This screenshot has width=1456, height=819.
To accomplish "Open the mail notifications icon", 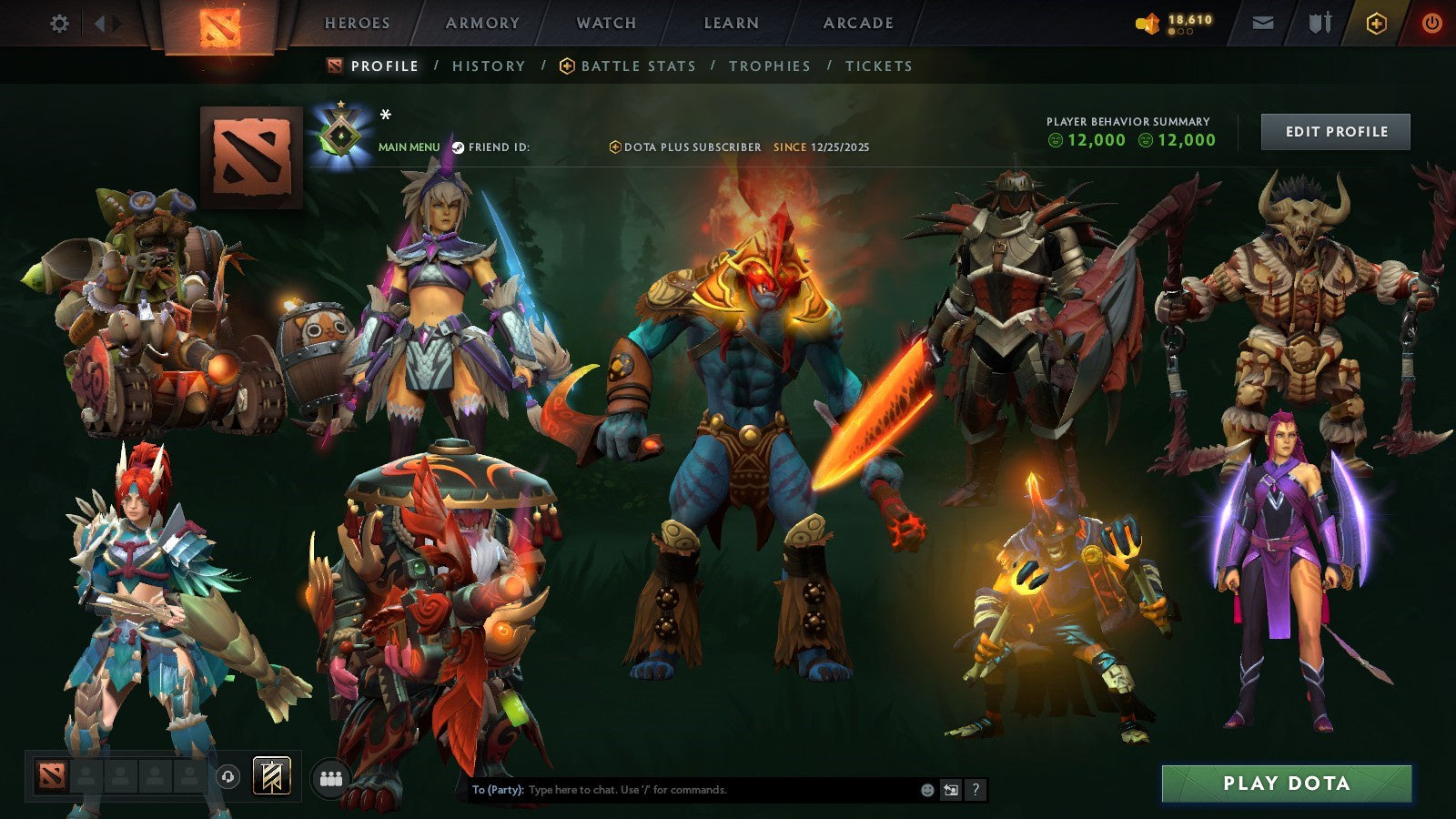I will pyautogui.click(x=1263, y=22).
